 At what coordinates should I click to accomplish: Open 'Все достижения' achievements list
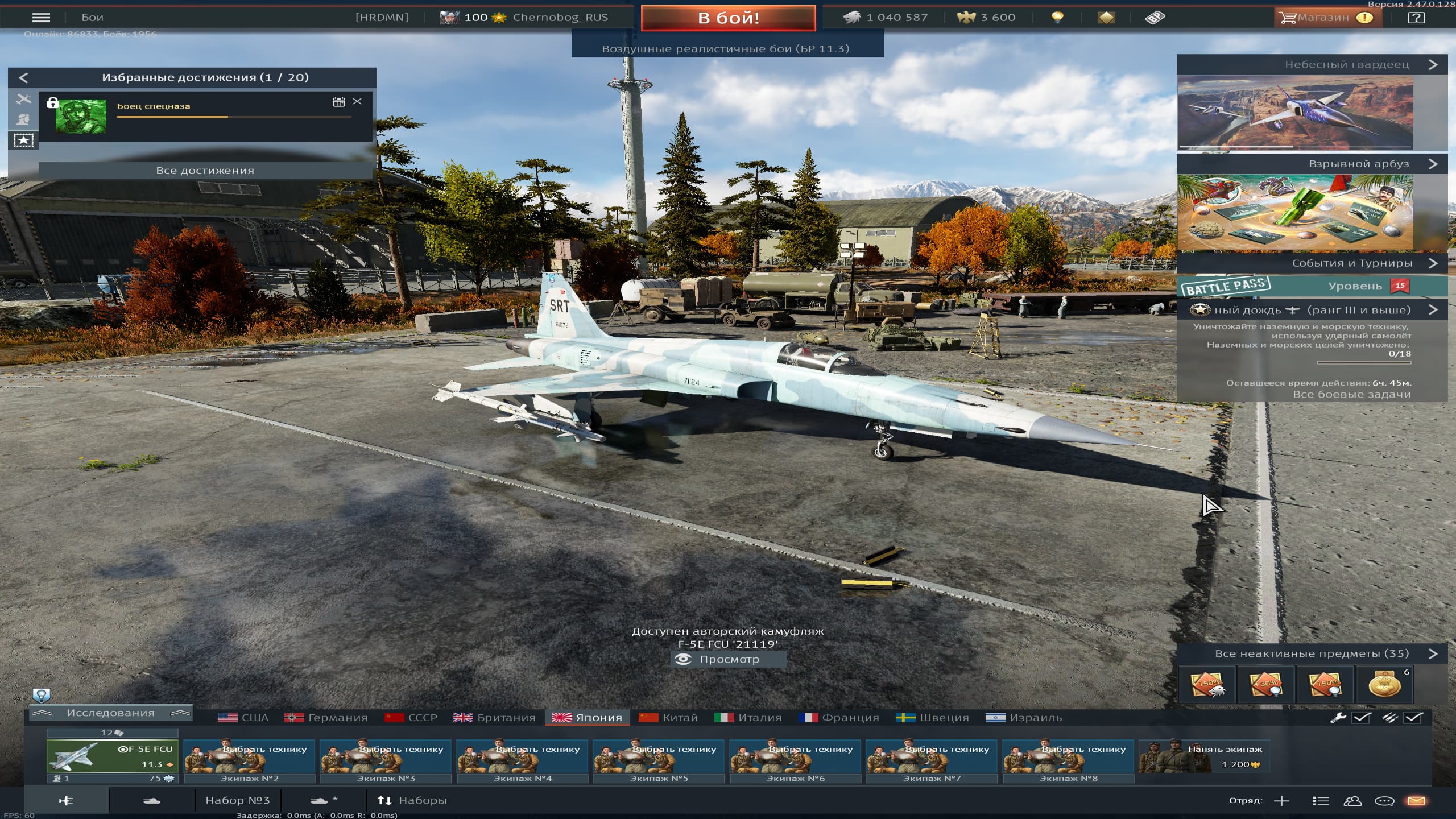(205, 171)
